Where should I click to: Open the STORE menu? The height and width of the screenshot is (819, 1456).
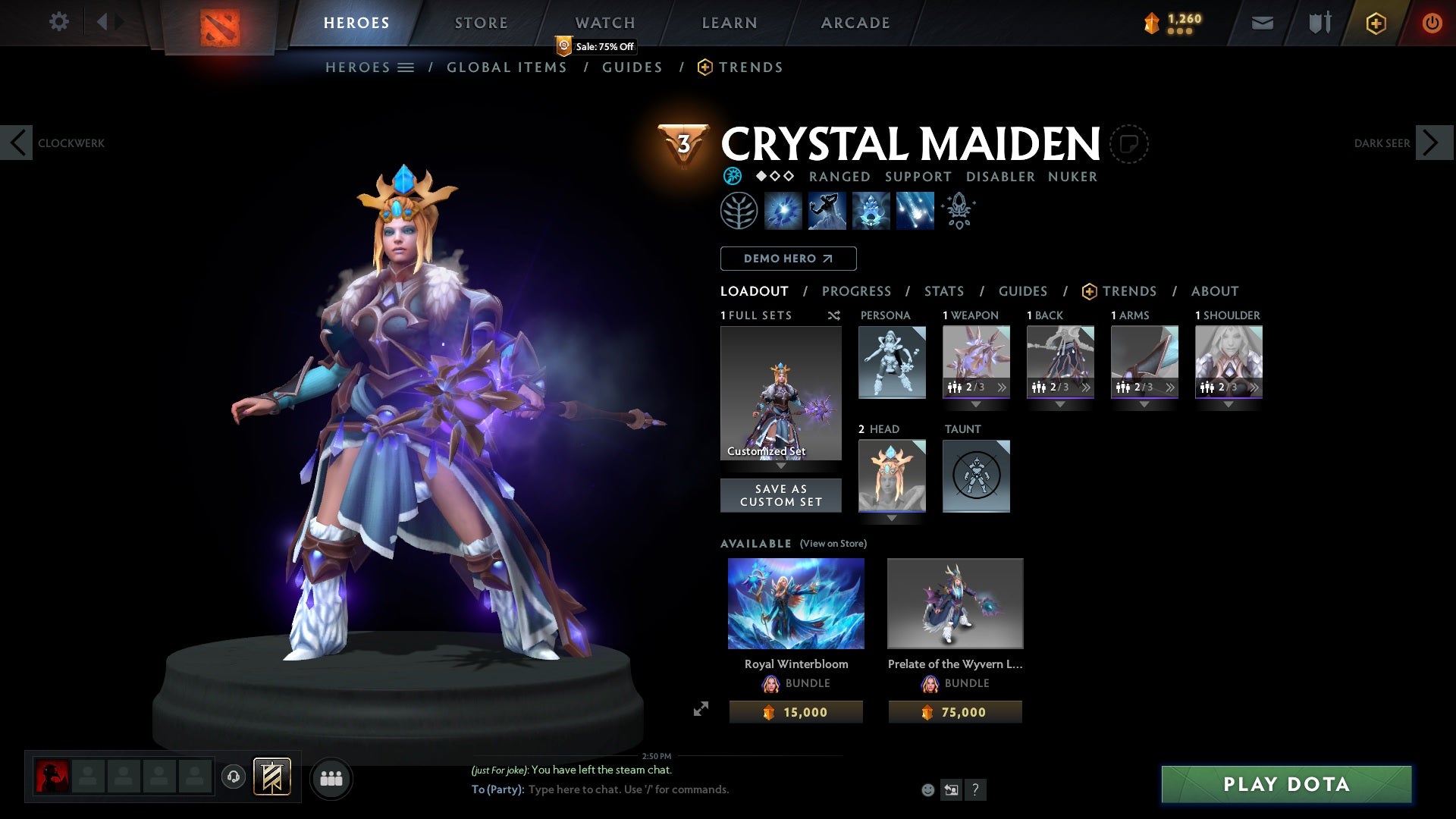coord(481,23)
